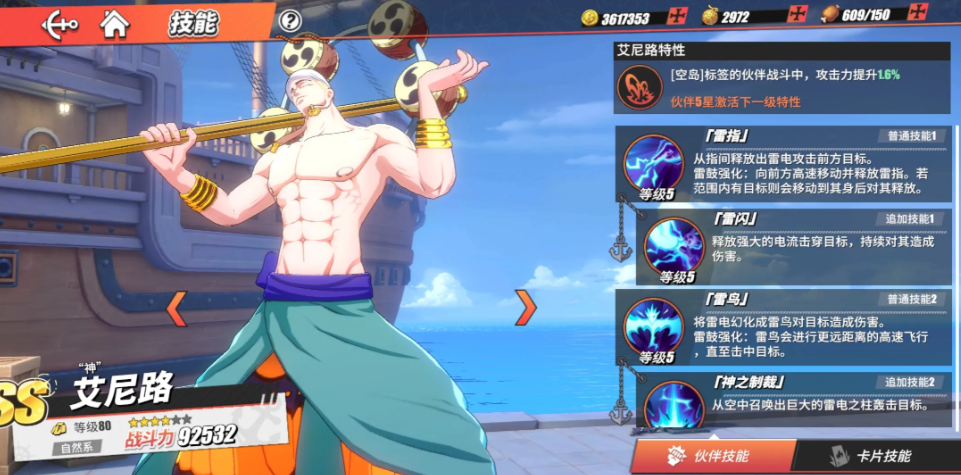Open the question mark help for 技能

(290, 20)
